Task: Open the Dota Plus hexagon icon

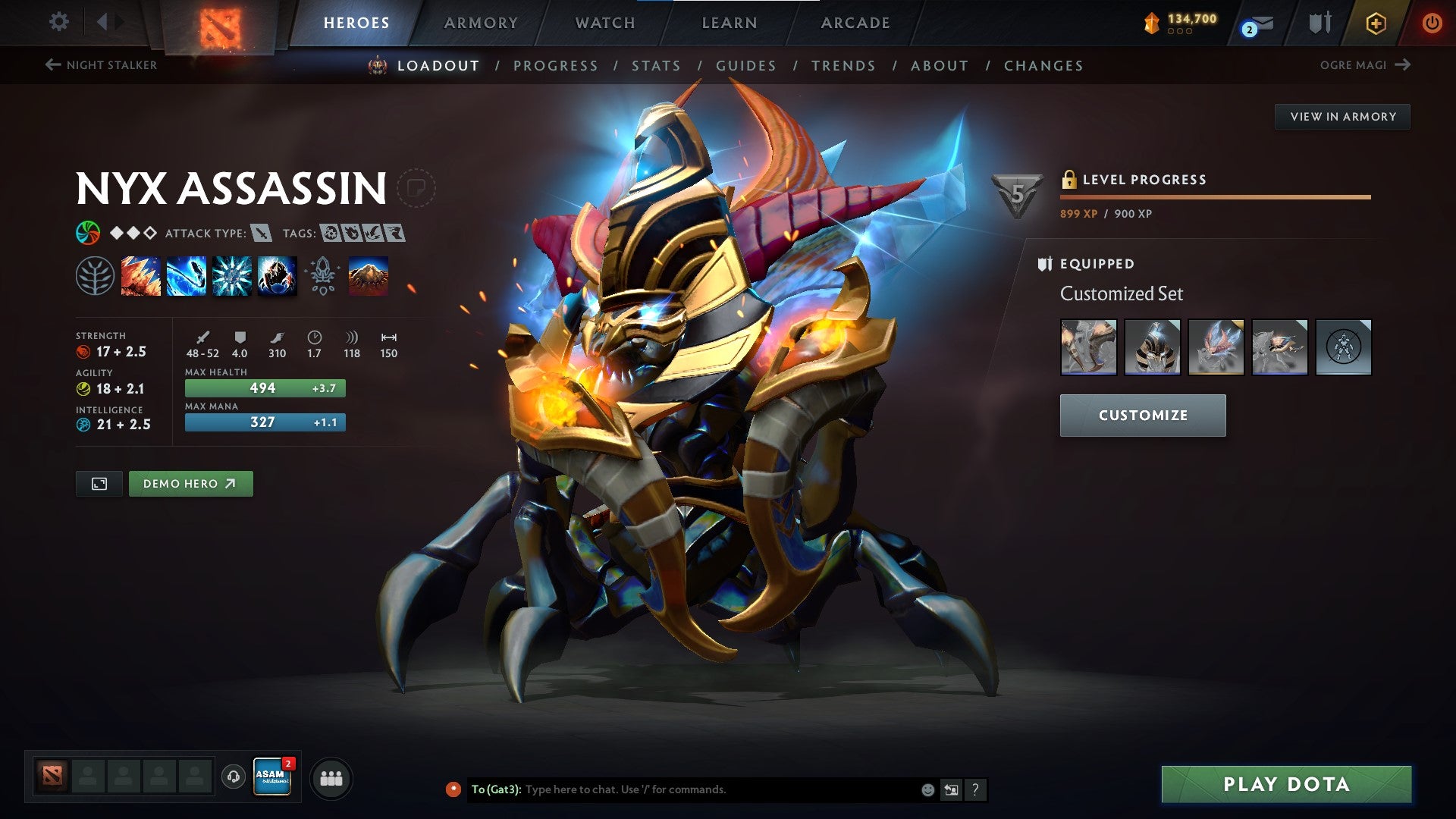Action: coord(1376,23)
